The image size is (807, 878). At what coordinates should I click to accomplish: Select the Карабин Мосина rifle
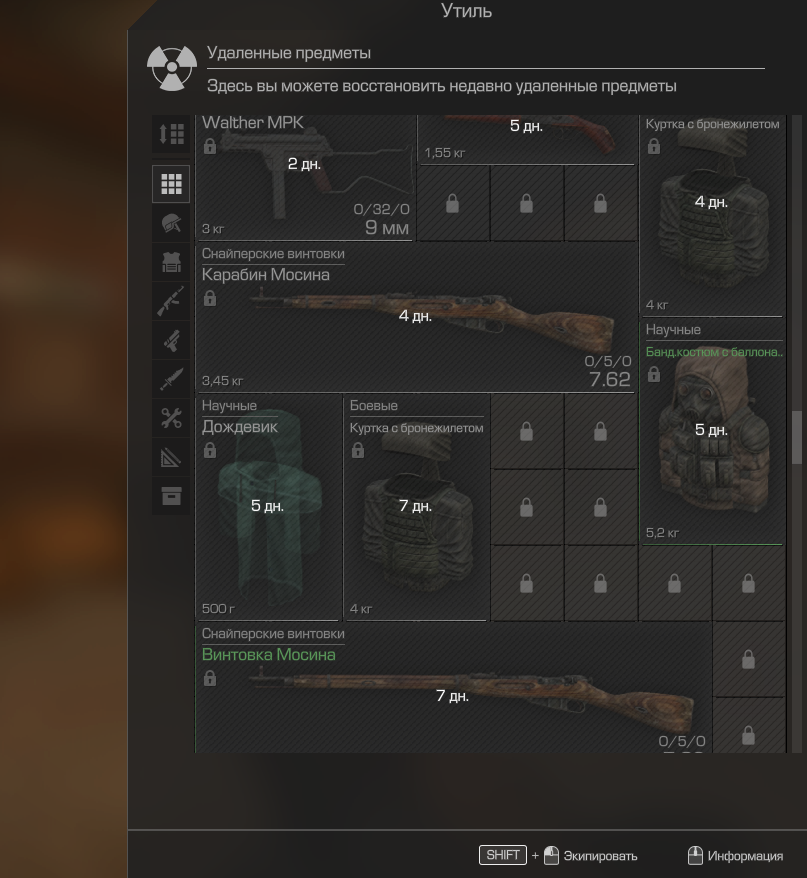coord(415,322)
